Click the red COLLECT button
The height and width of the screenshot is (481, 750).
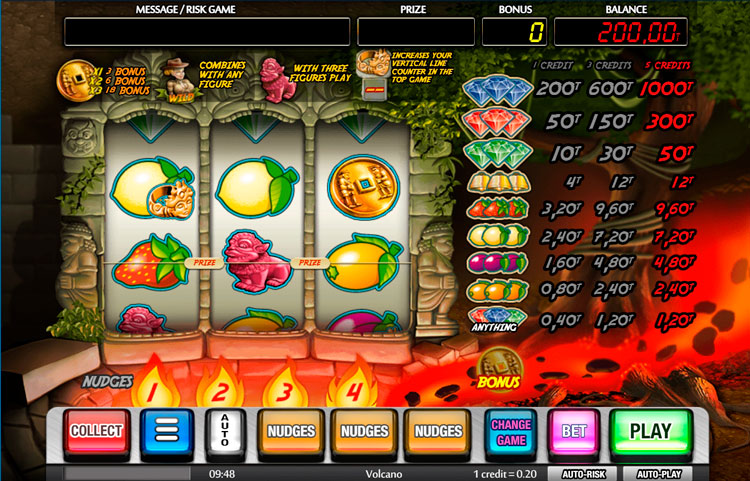click(x=96, y=432)
